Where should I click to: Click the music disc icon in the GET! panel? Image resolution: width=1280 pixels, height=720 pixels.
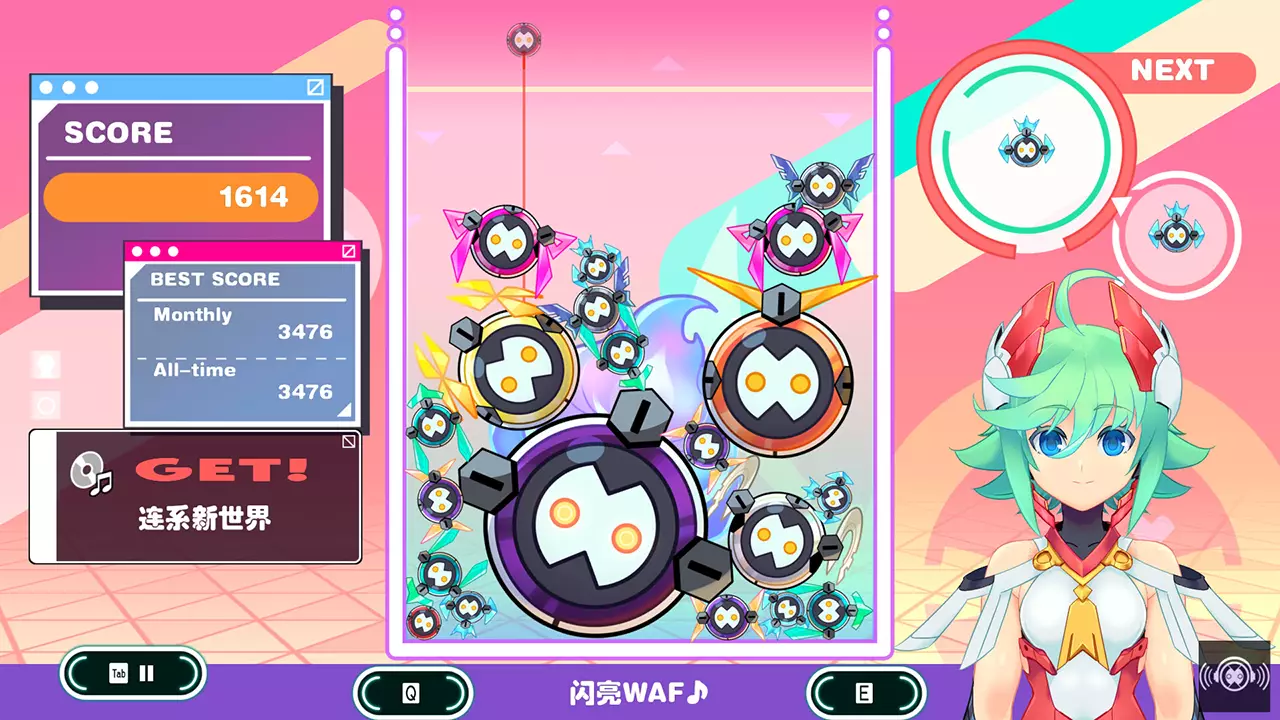point(87,470)
